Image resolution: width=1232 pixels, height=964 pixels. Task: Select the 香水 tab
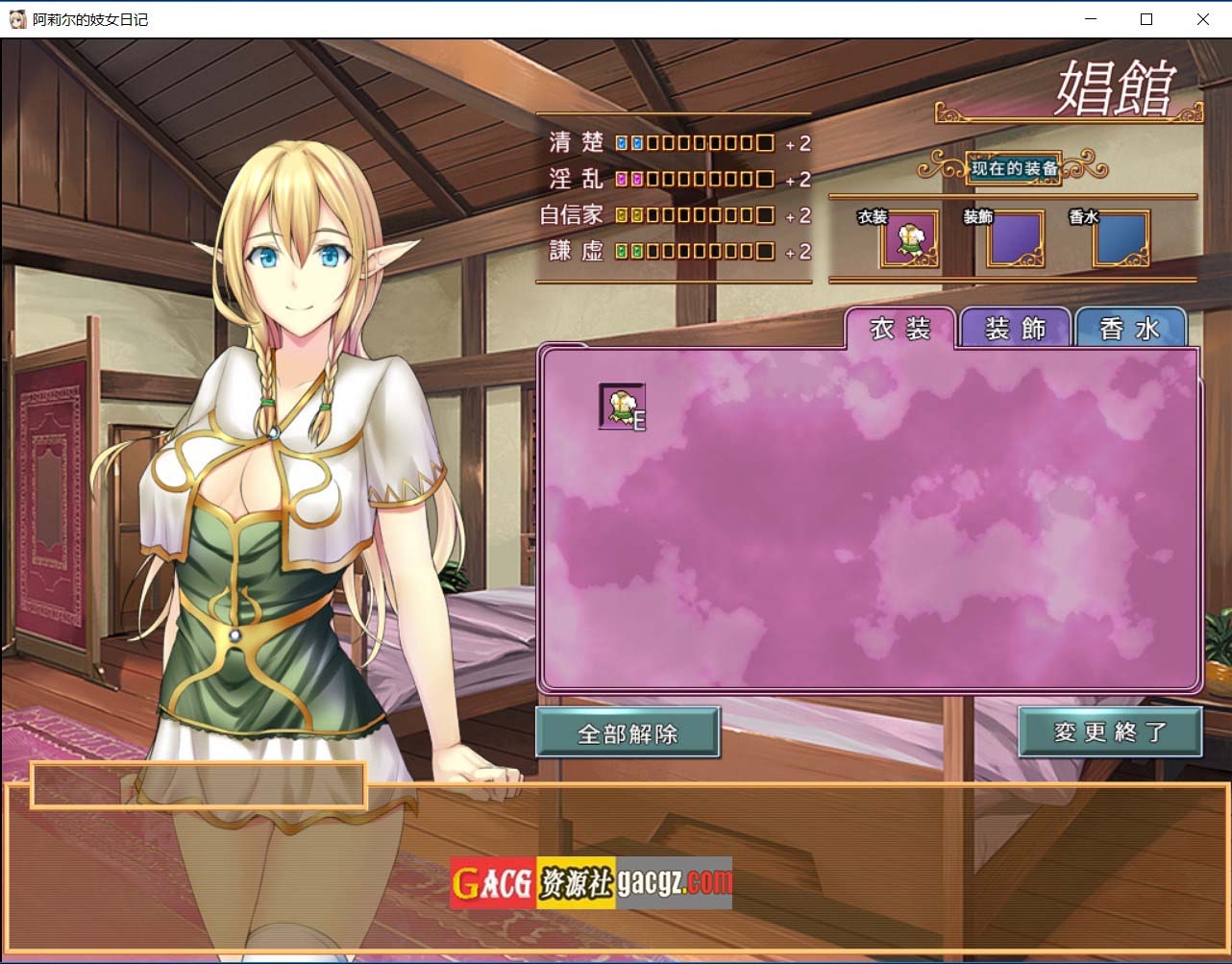[x=1130, y=330]
